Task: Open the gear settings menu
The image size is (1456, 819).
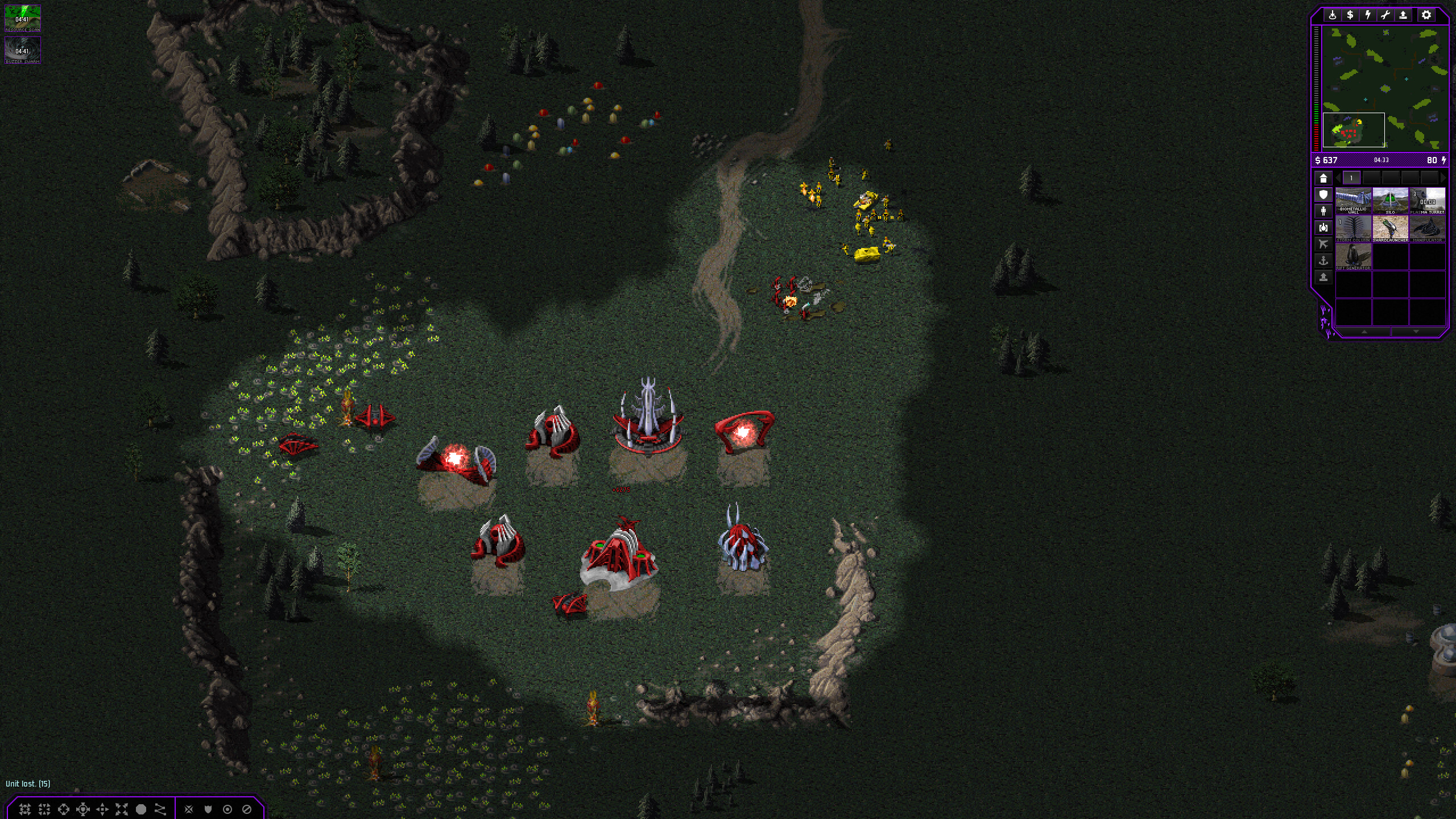Action: [x=1426, y=15]
